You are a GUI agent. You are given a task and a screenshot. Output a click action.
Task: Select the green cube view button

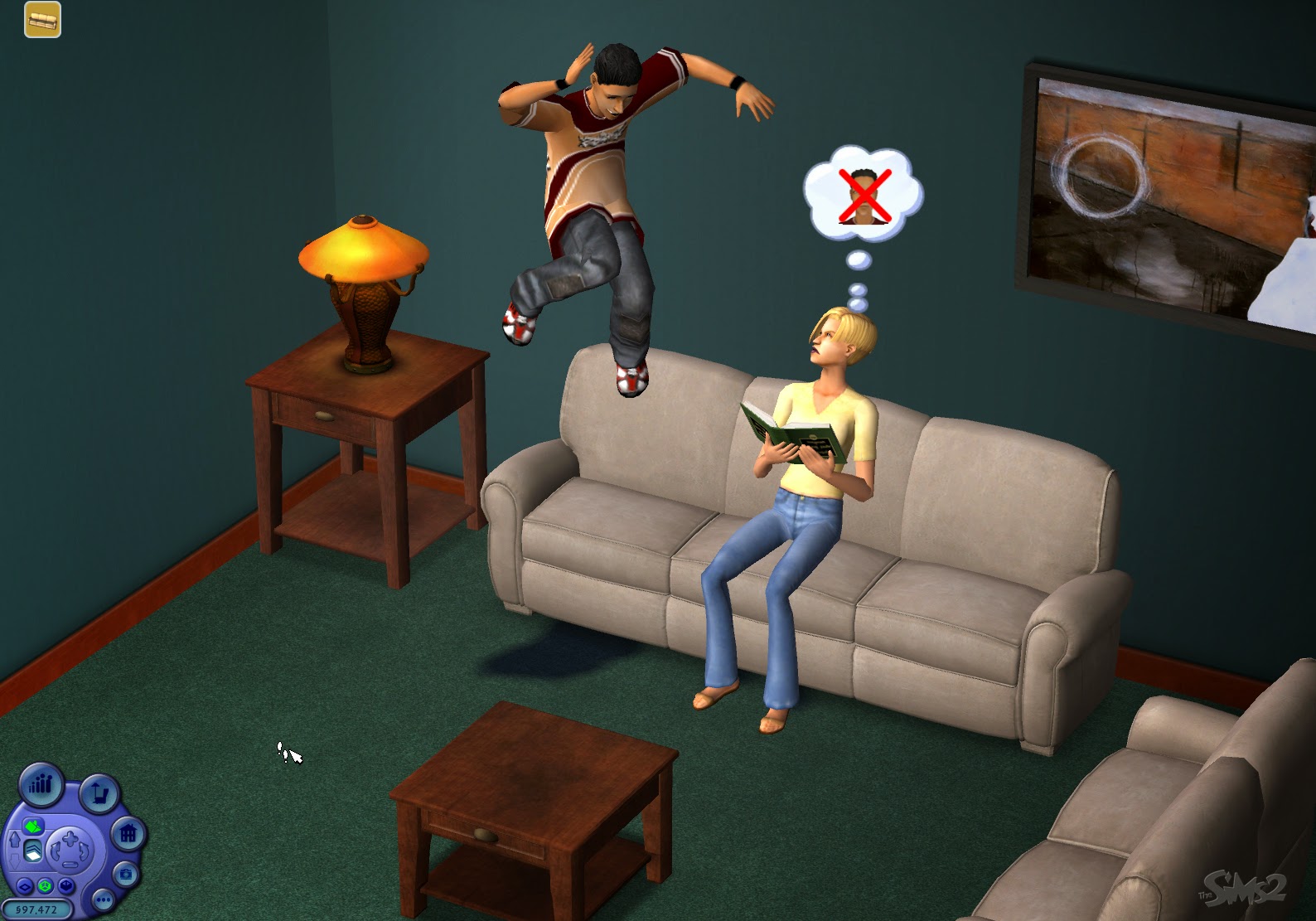pos(46,885)
